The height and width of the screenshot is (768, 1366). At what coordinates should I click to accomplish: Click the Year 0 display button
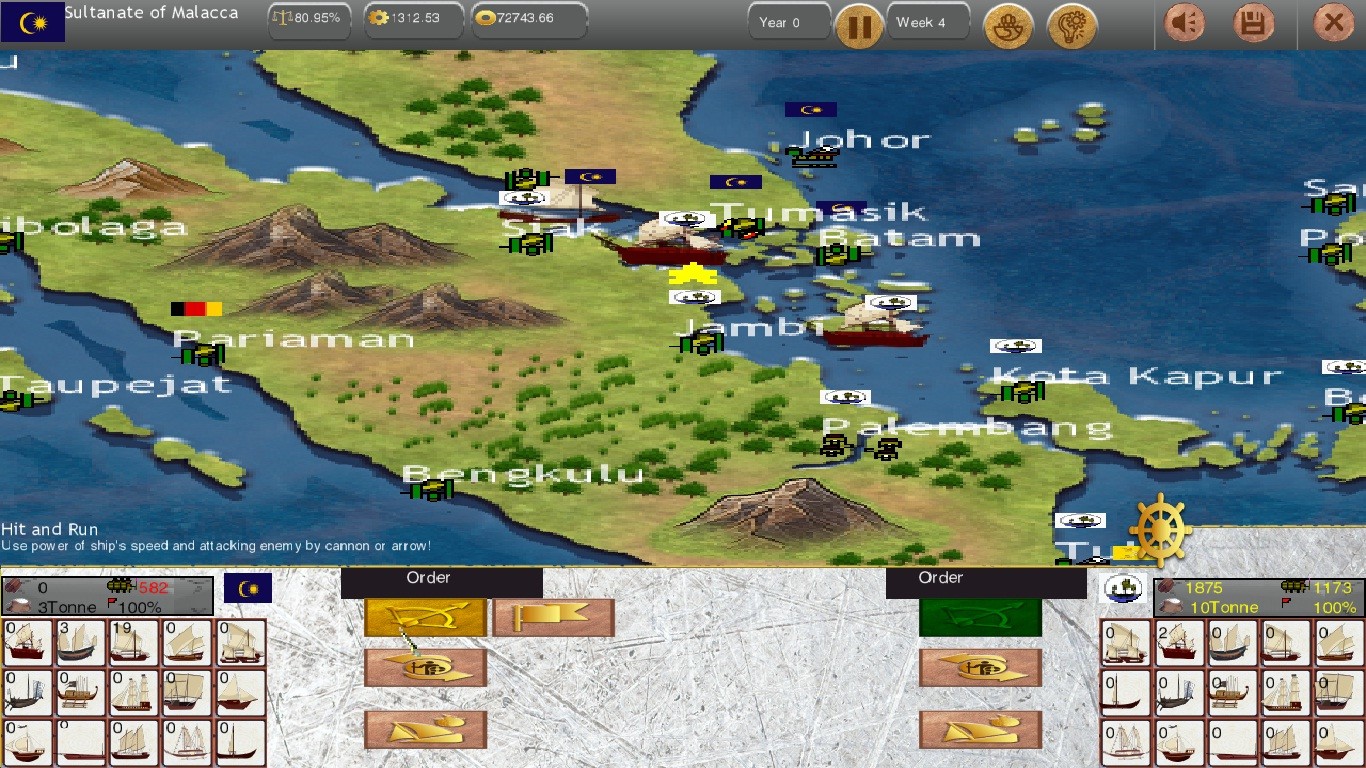pyautogui.click(x=789, y=20)
